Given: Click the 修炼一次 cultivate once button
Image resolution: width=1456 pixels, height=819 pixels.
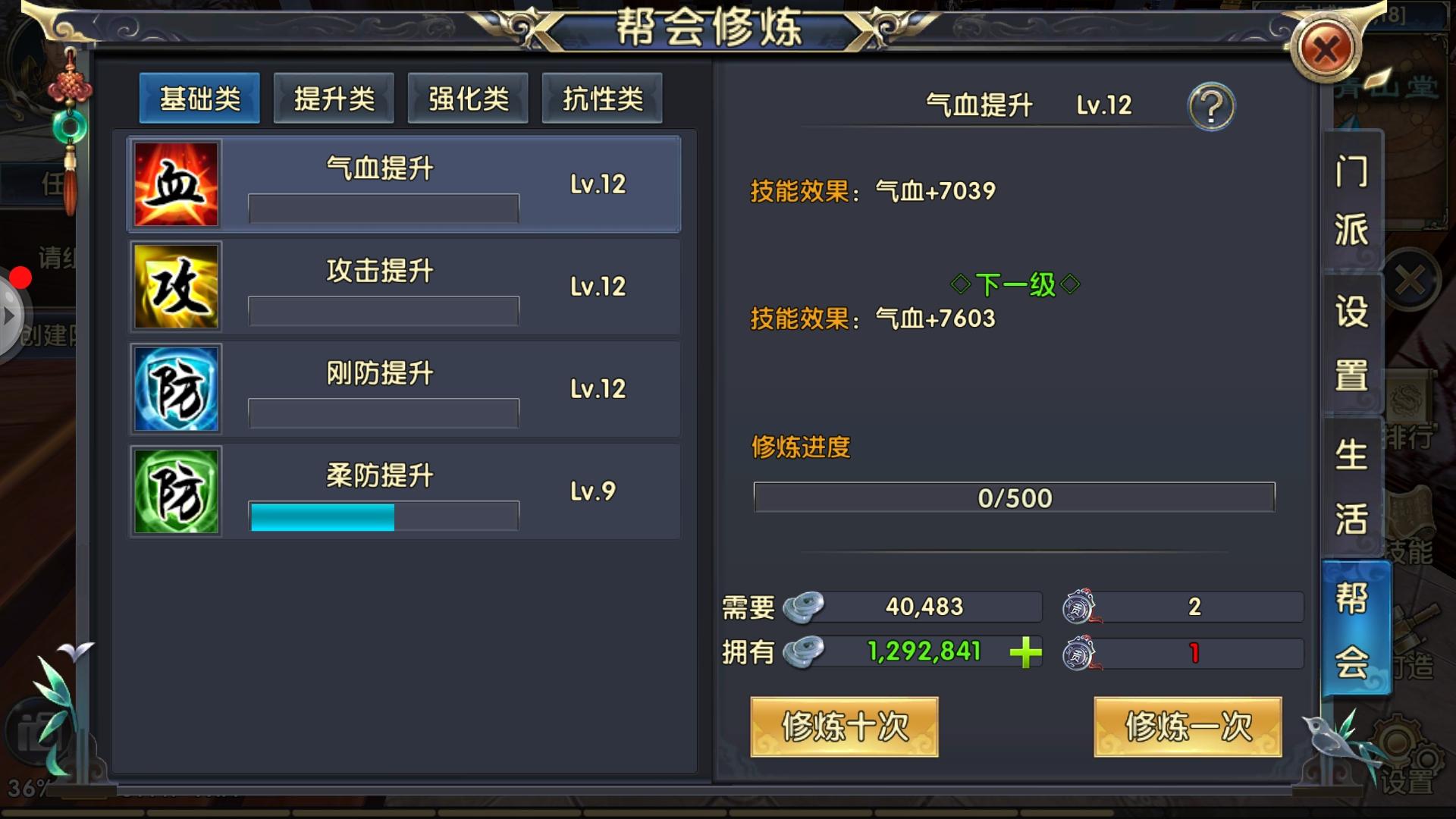Looking at the screenshot, I should point(1187,726).
